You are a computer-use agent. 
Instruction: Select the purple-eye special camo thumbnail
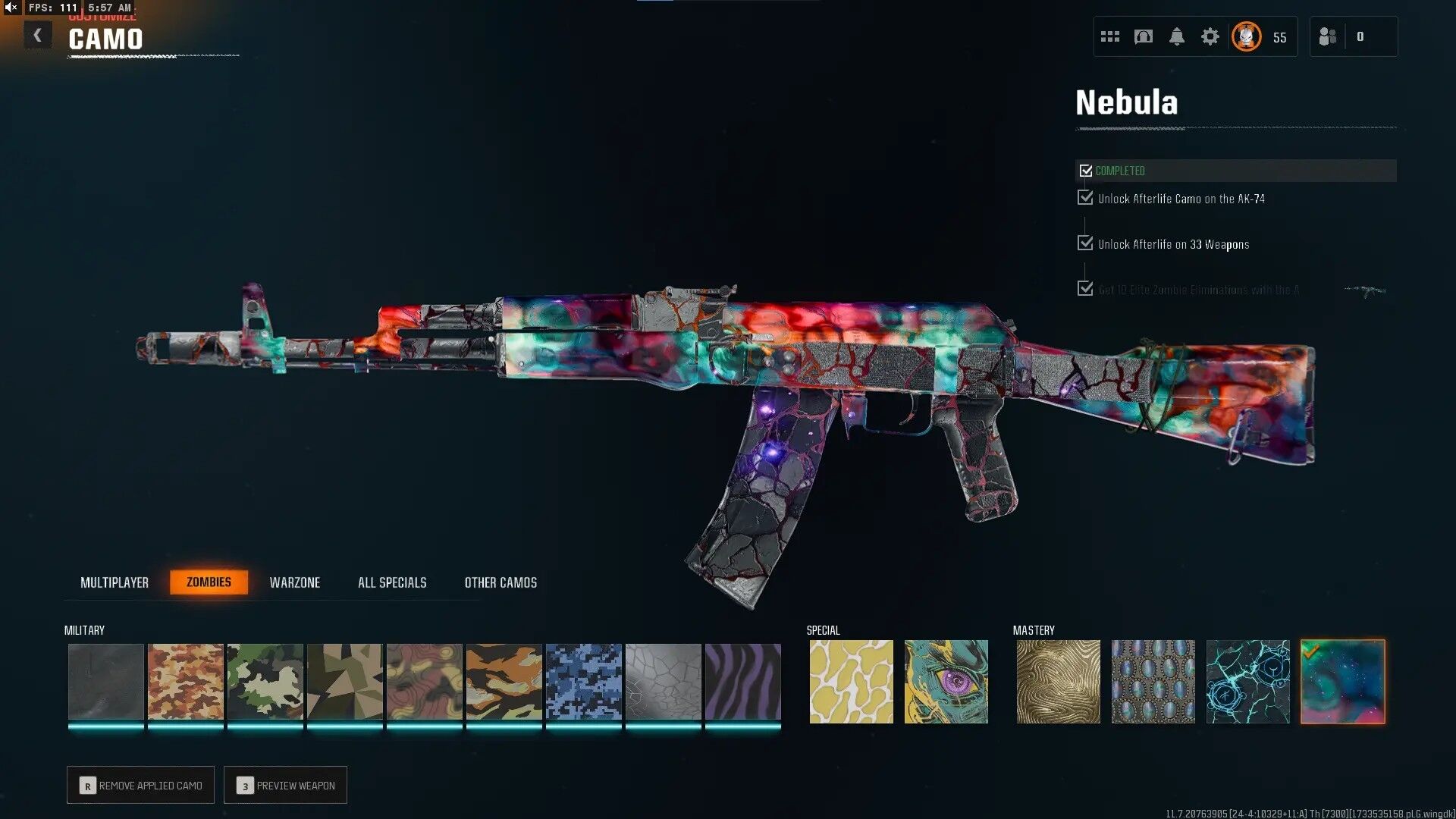point(946,681)
